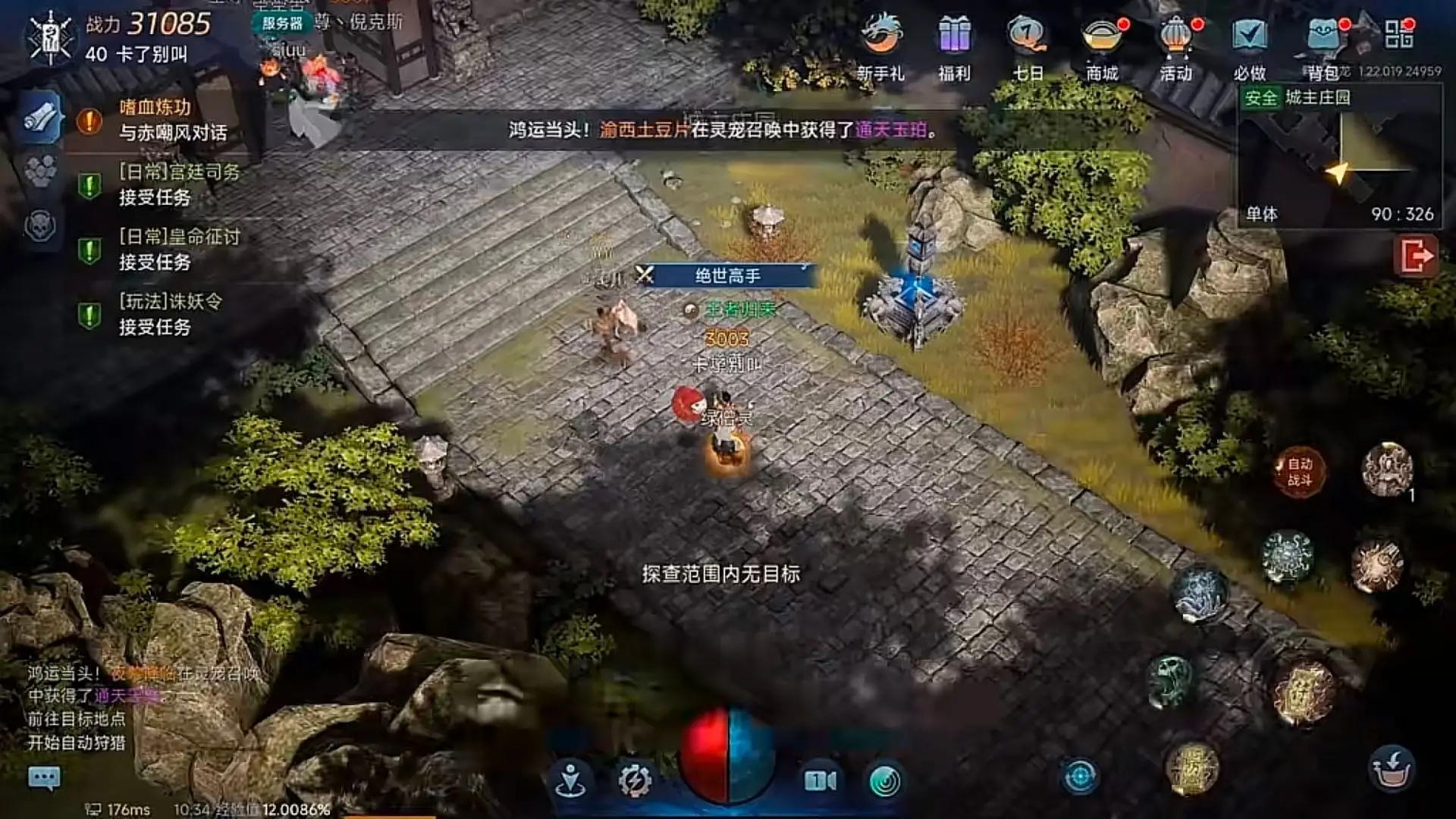1456x819 pixels.
Task: Click the red and blue health orb
Action: tap(728, 758)
